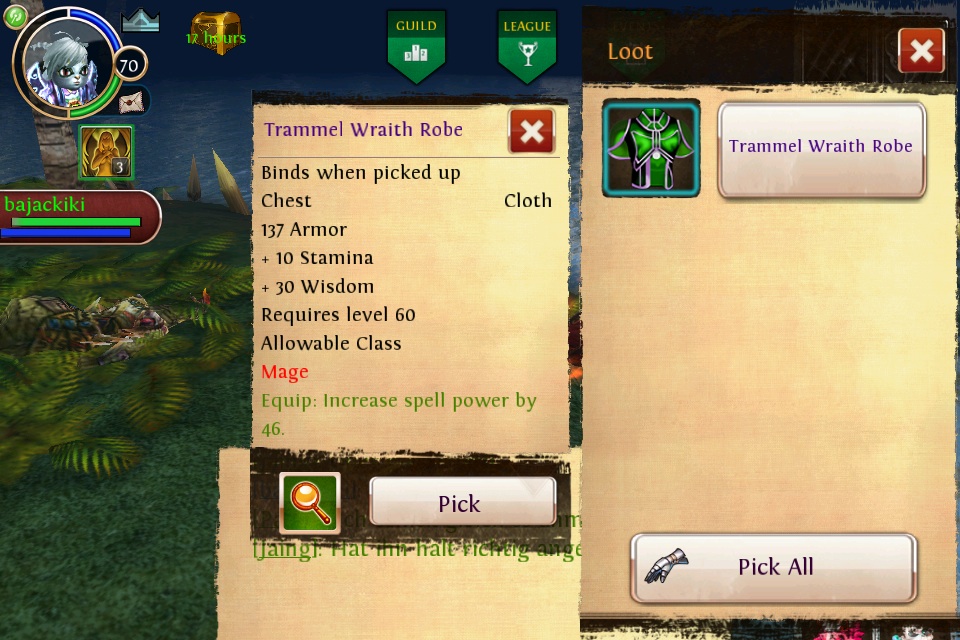The image size is (960, 640).
Task: Close the Trammel Wraith Robe tooltip
Action: (x=531, y=131)
